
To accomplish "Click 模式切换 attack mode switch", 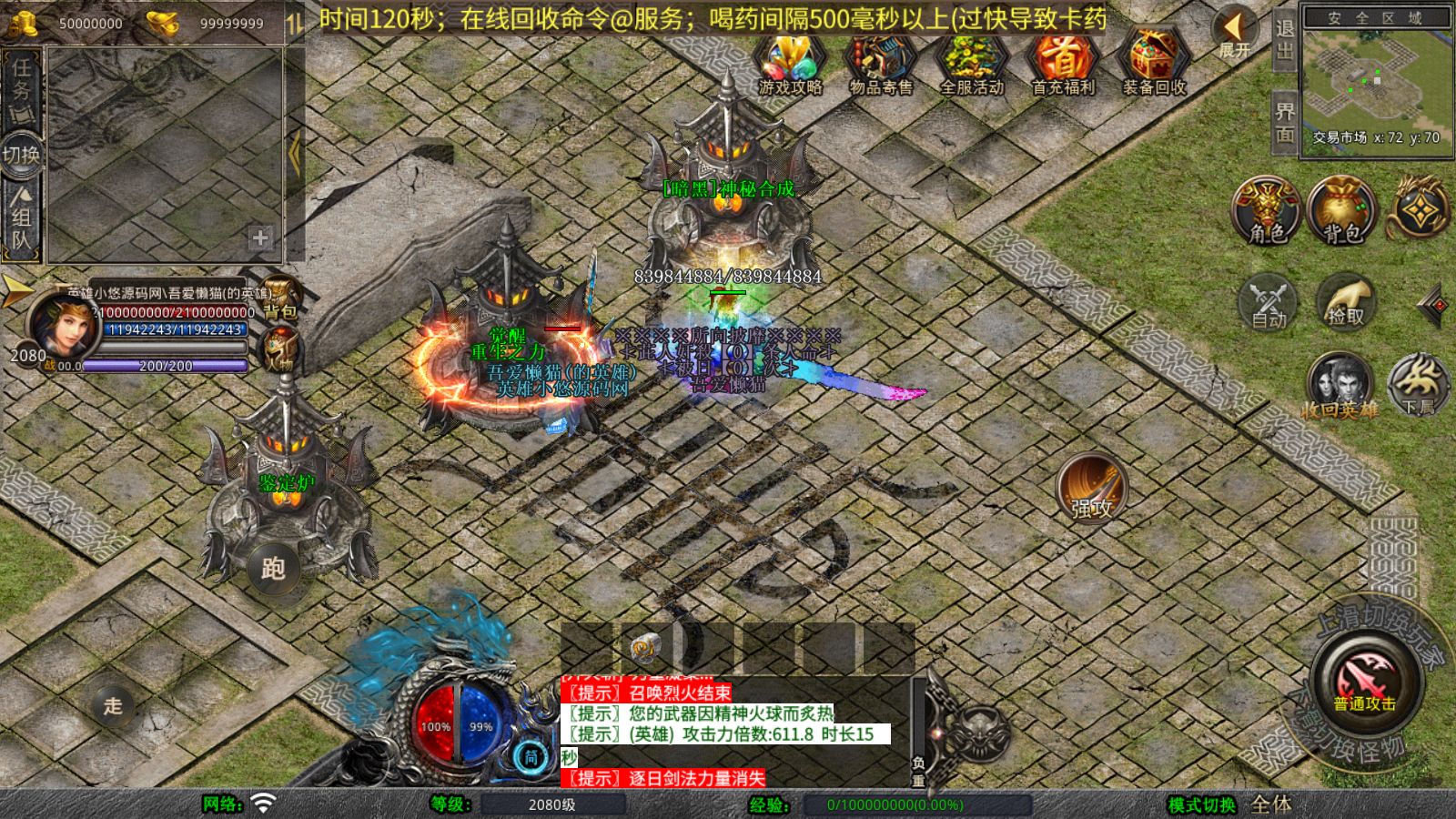I will [1201, 804].
